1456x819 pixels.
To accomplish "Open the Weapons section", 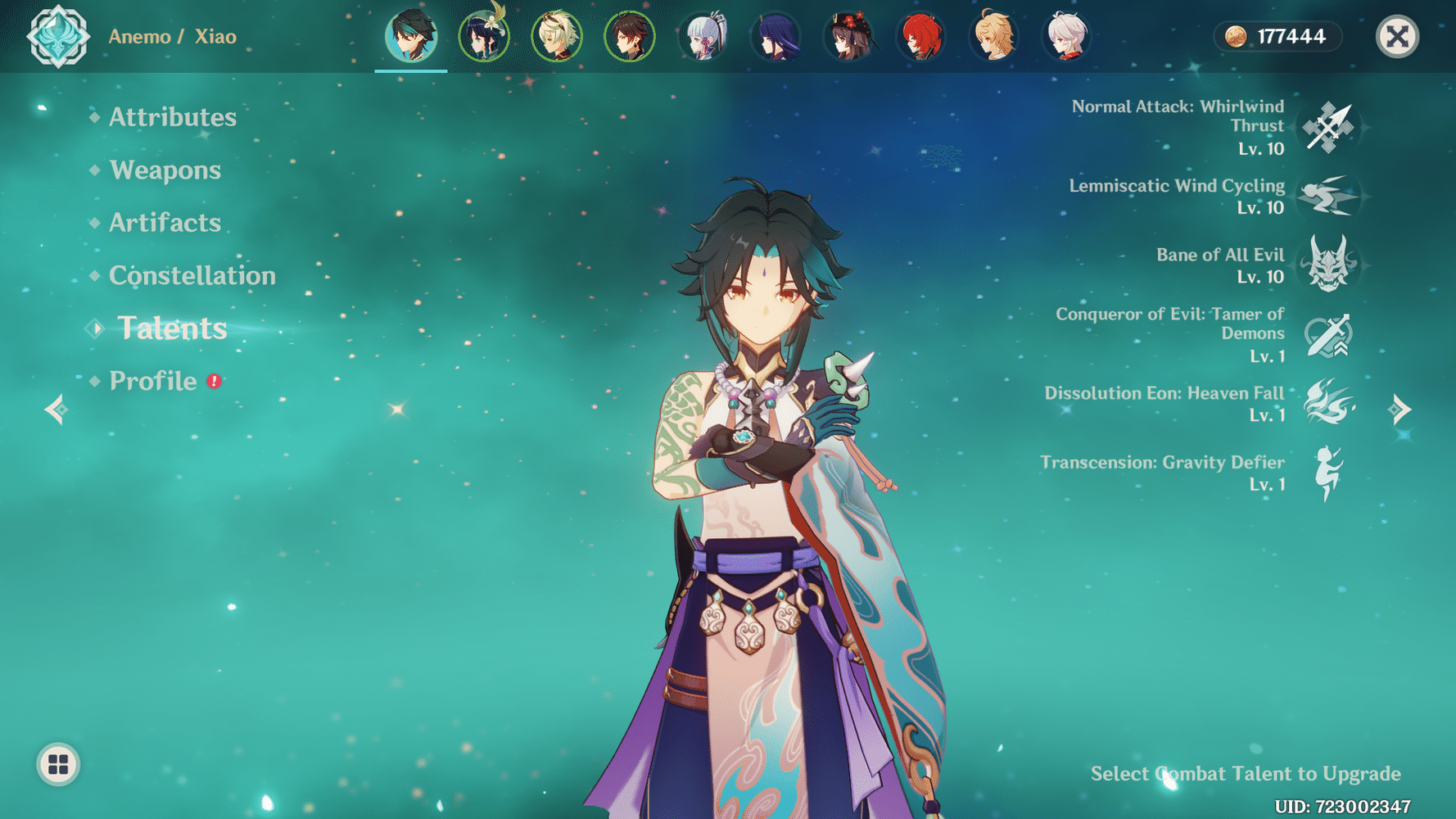I will [166, 170].
